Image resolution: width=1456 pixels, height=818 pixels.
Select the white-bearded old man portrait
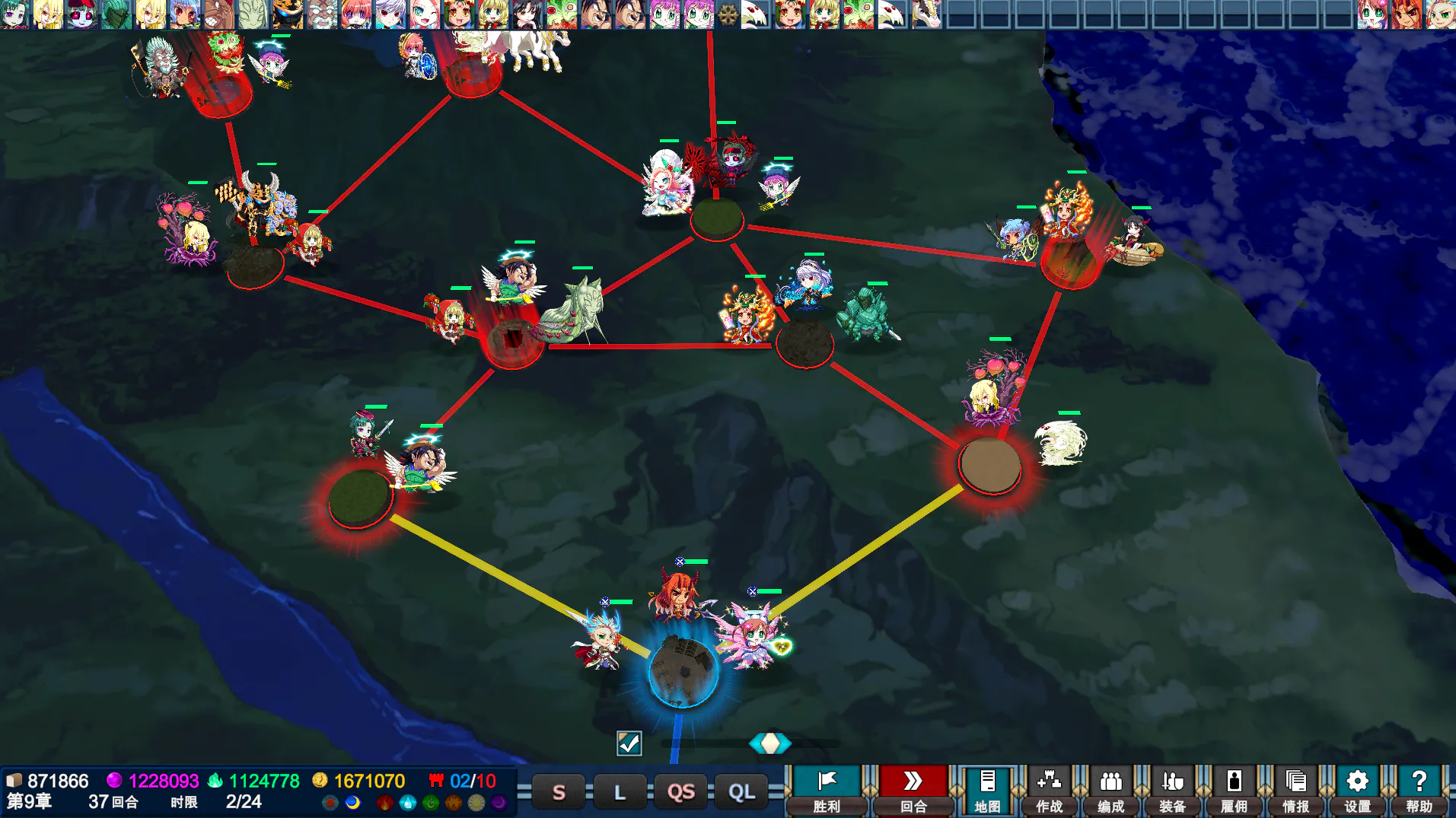pyautogui.click(x=323, y=14)
